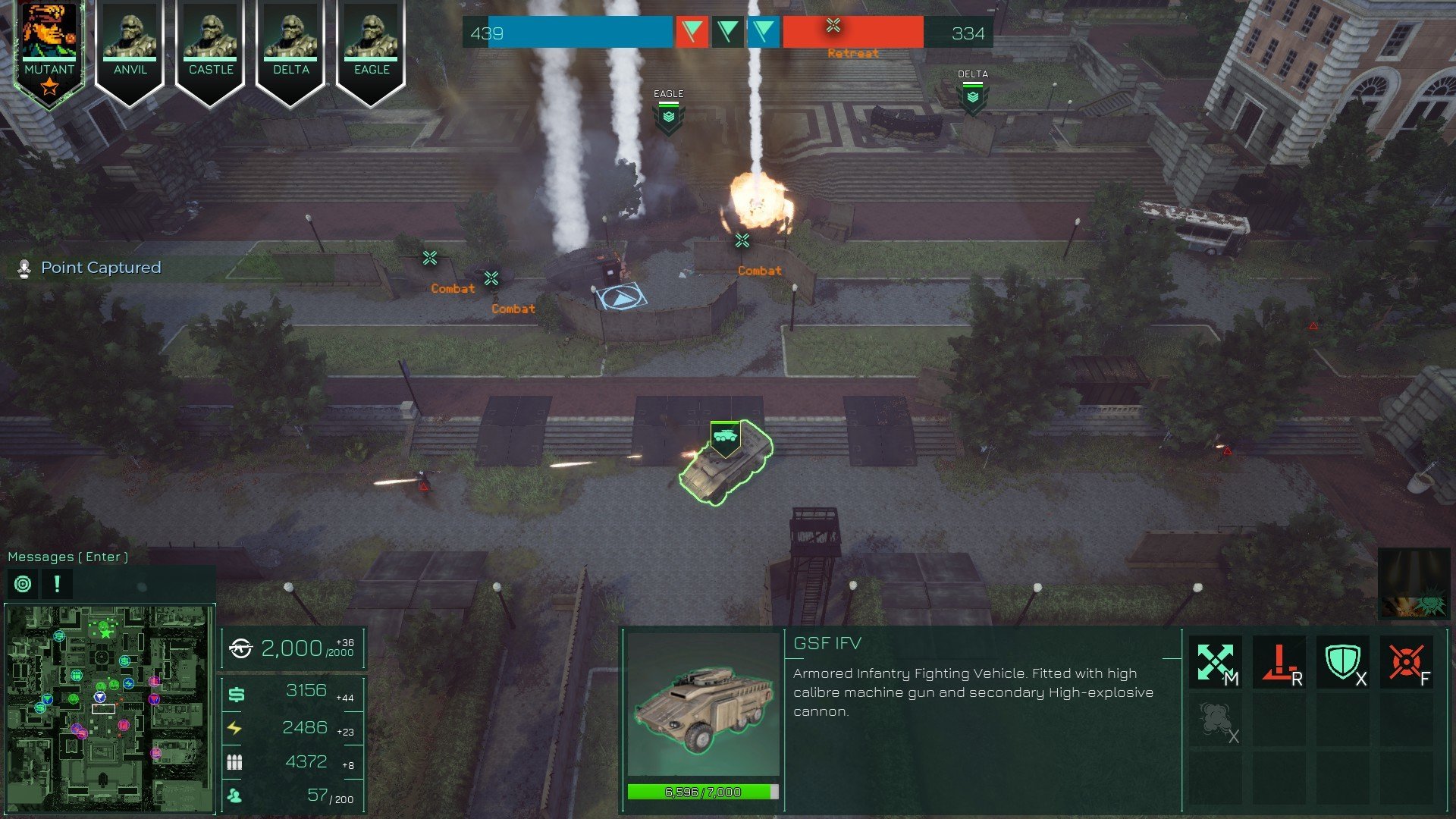Image resolution: width=1456 pixels, height=819 pixels.
Task: Activate the green shield defend command
Action: (1342, 662)
